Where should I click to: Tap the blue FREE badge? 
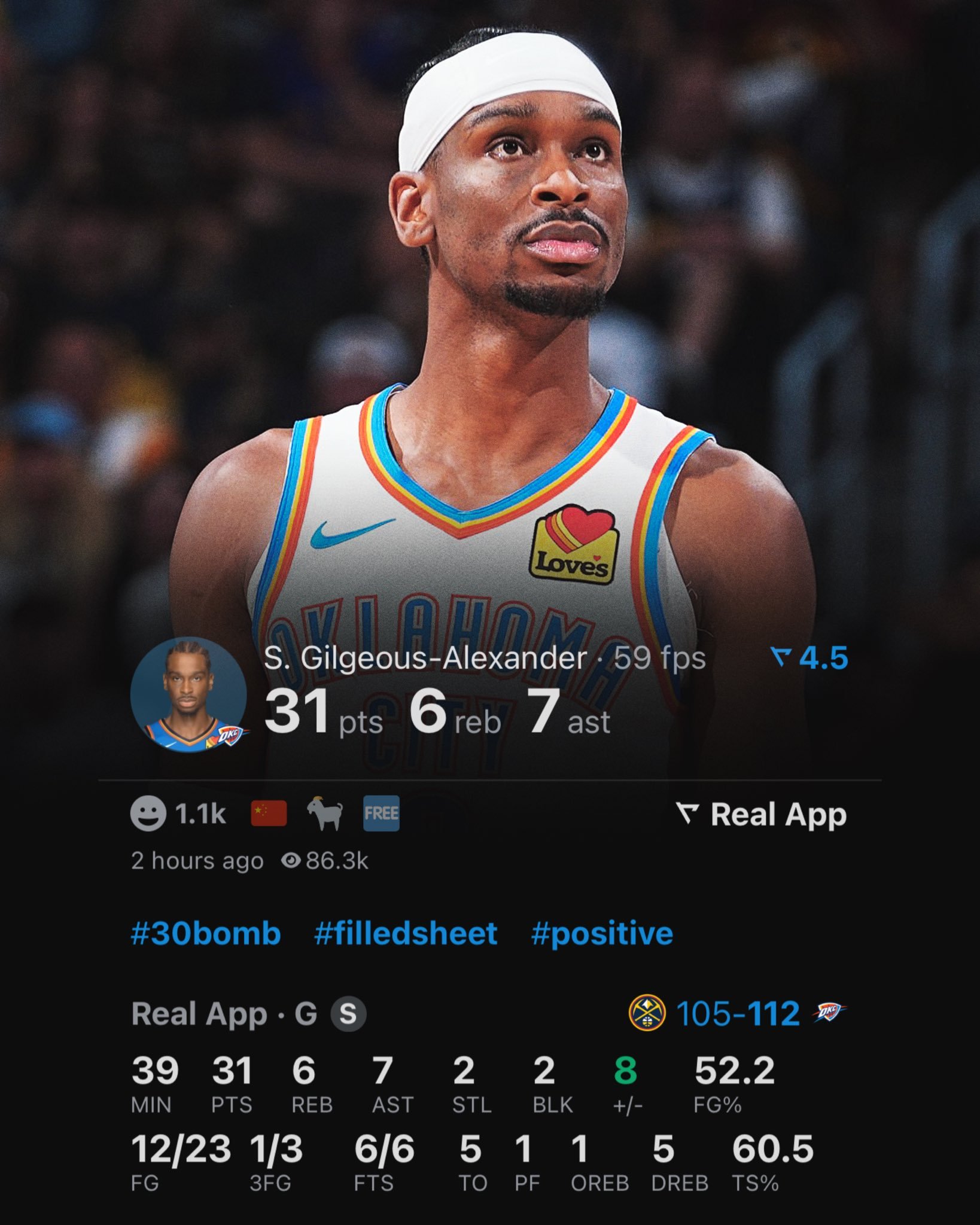tap(381, 814)
